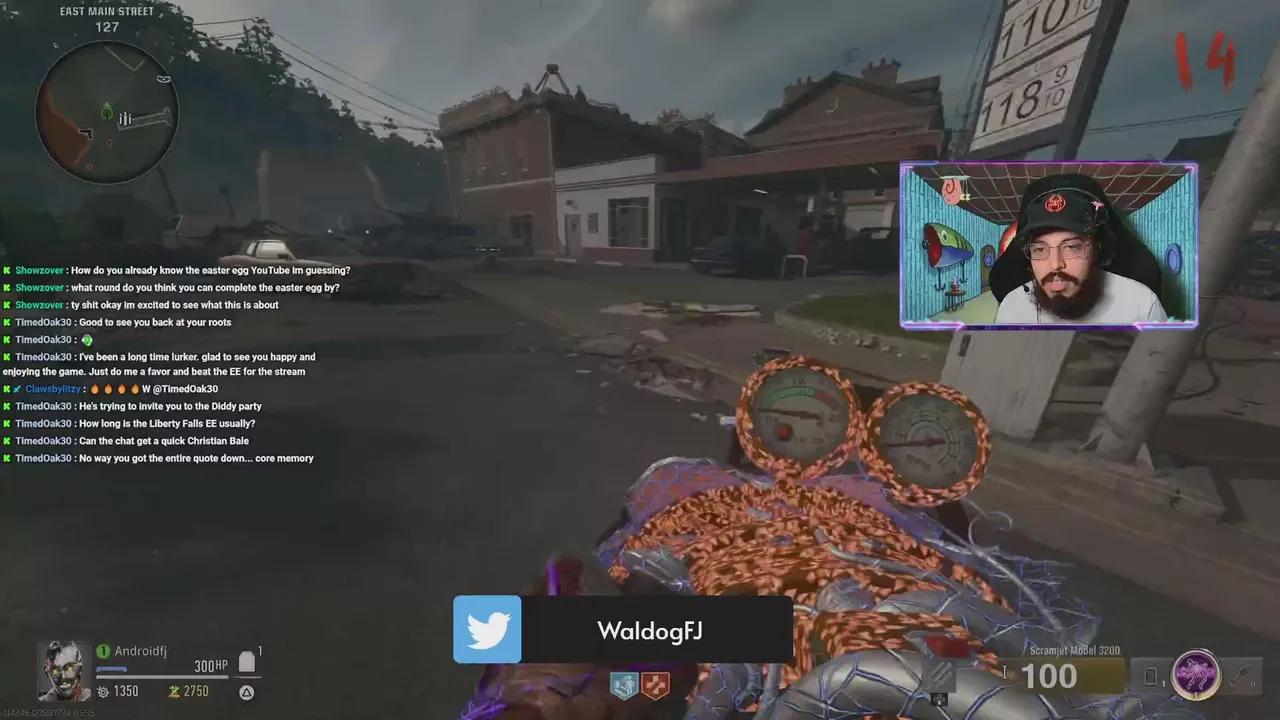
Task: Click the purple Aether Shroud field upgrade icon
Action: click(x=1197, y=675)
